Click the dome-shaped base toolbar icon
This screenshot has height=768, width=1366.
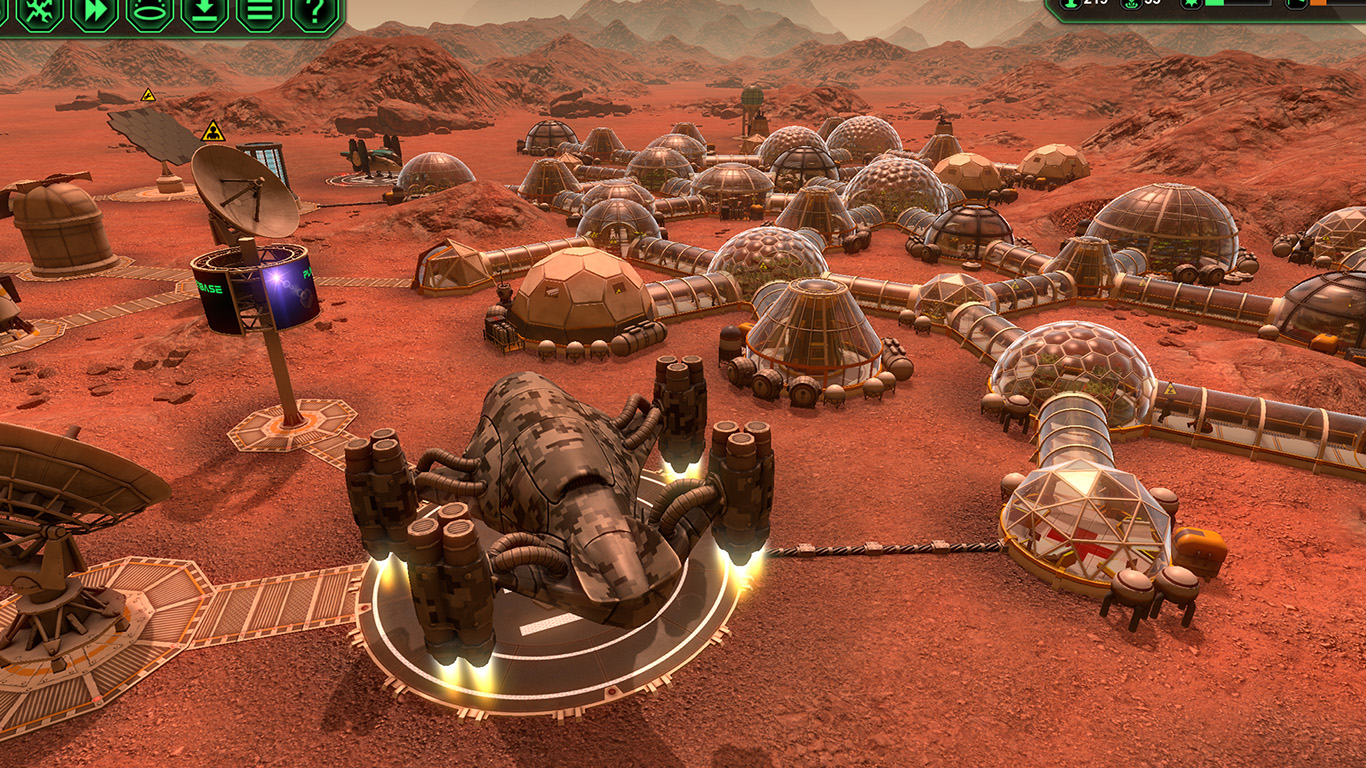pos(146,14)
